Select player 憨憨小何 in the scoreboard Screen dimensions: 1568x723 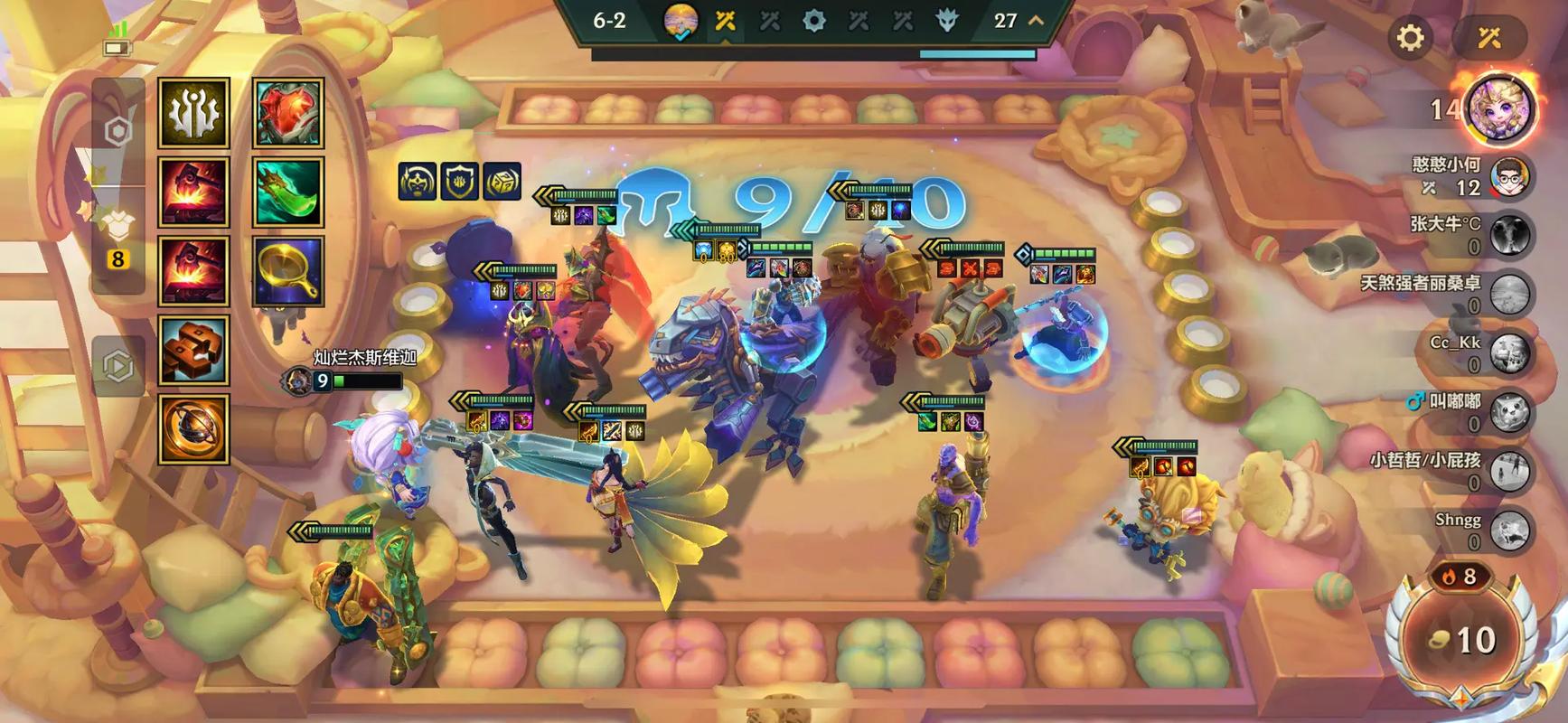click(1509, 178)
